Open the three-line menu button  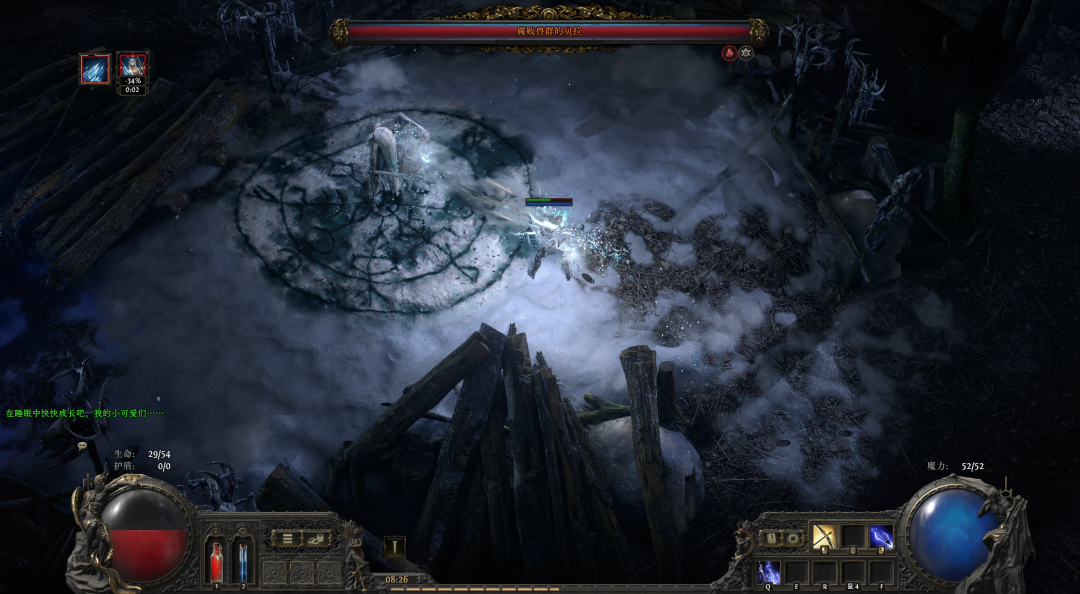(x=288, y=538)
